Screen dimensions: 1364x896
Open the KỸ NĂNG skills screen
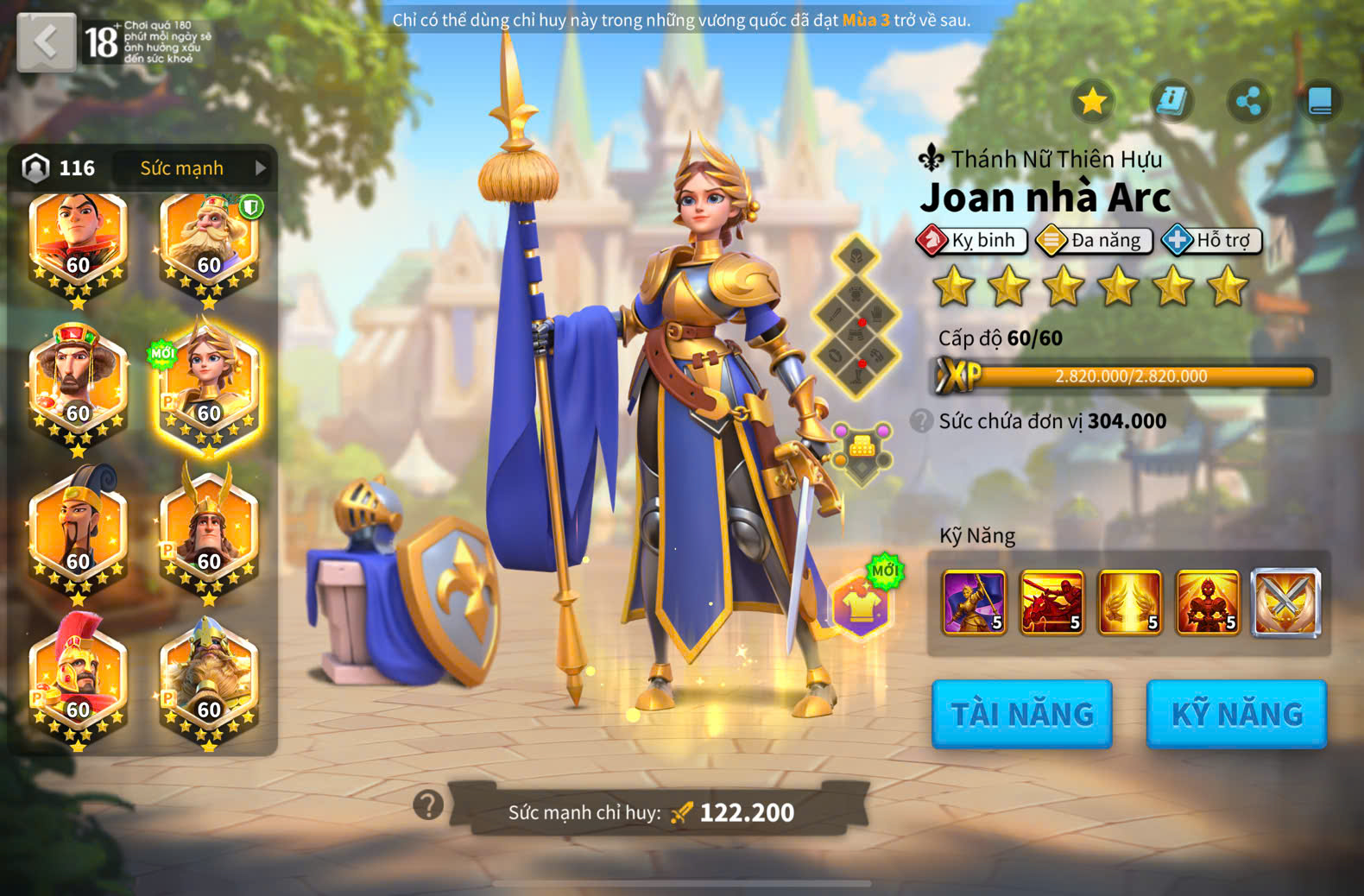(x=1236, y=714)
